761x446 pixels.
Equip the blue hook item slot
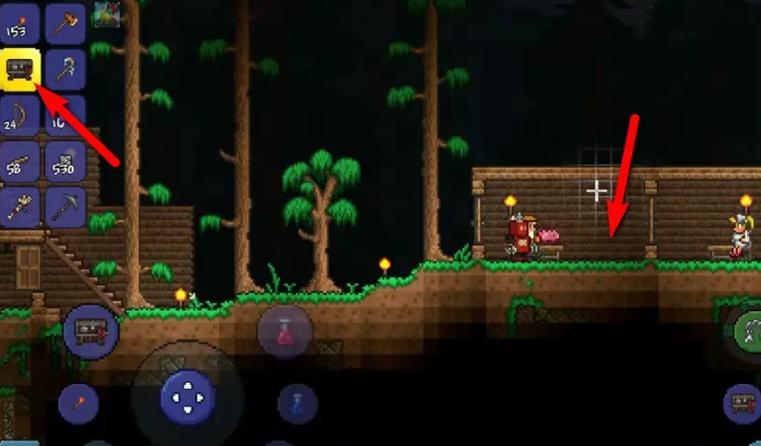coord(65,68)
